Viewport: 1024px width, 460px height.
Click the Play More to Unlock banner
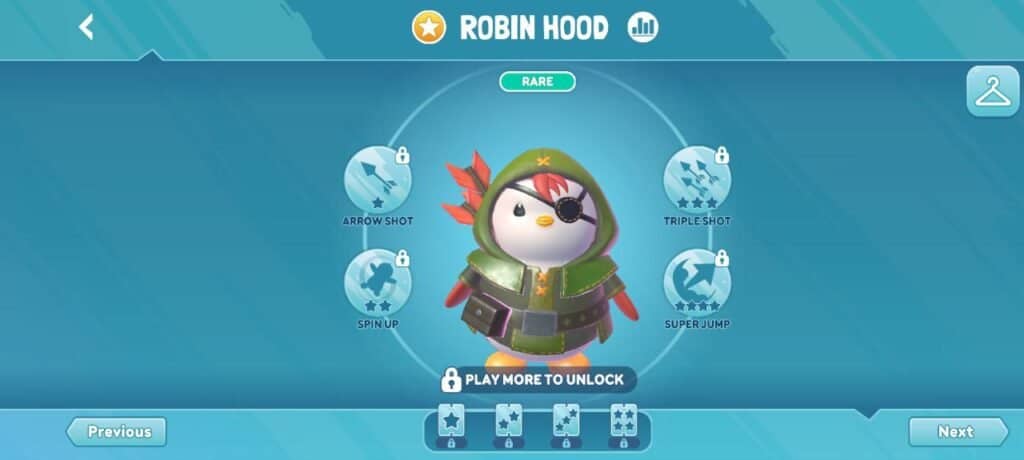tap(537, 380)
